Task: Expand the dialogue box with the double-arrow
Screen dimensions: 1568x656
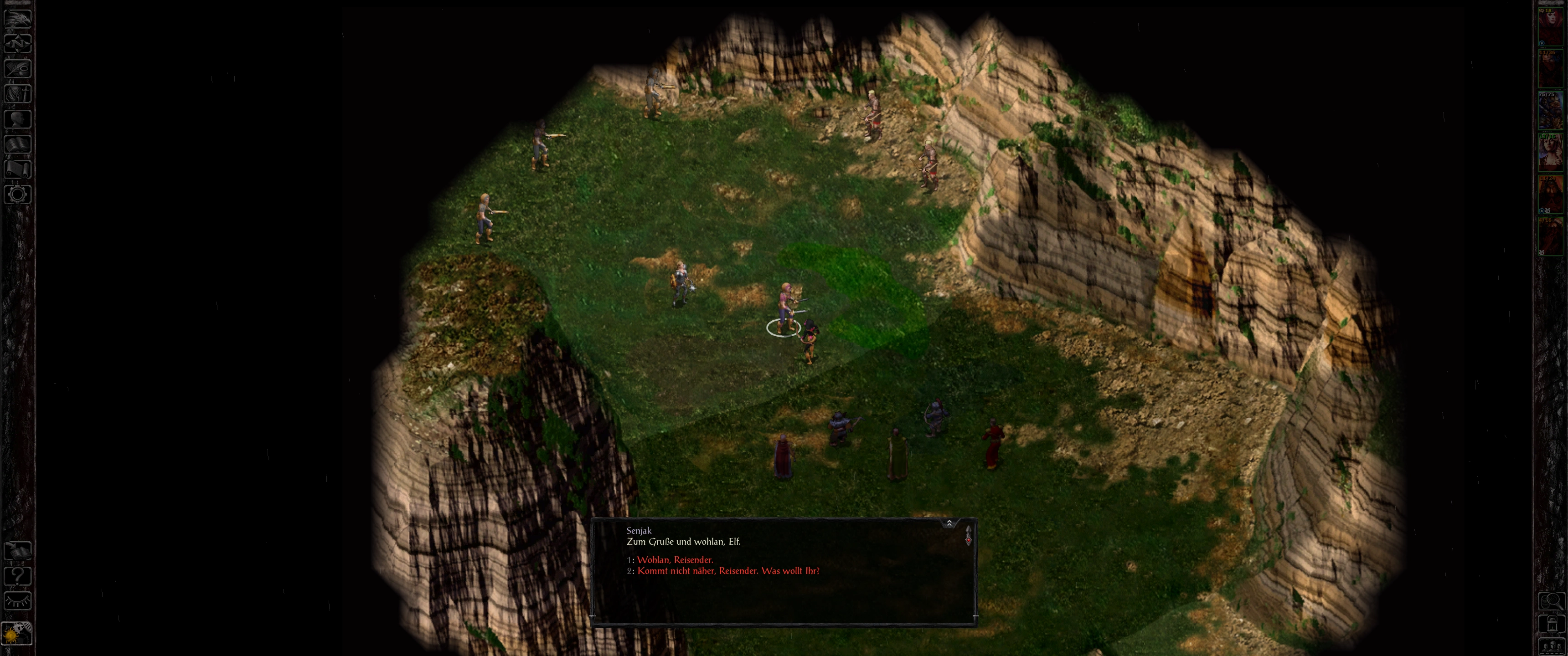Action: point(949,523)
